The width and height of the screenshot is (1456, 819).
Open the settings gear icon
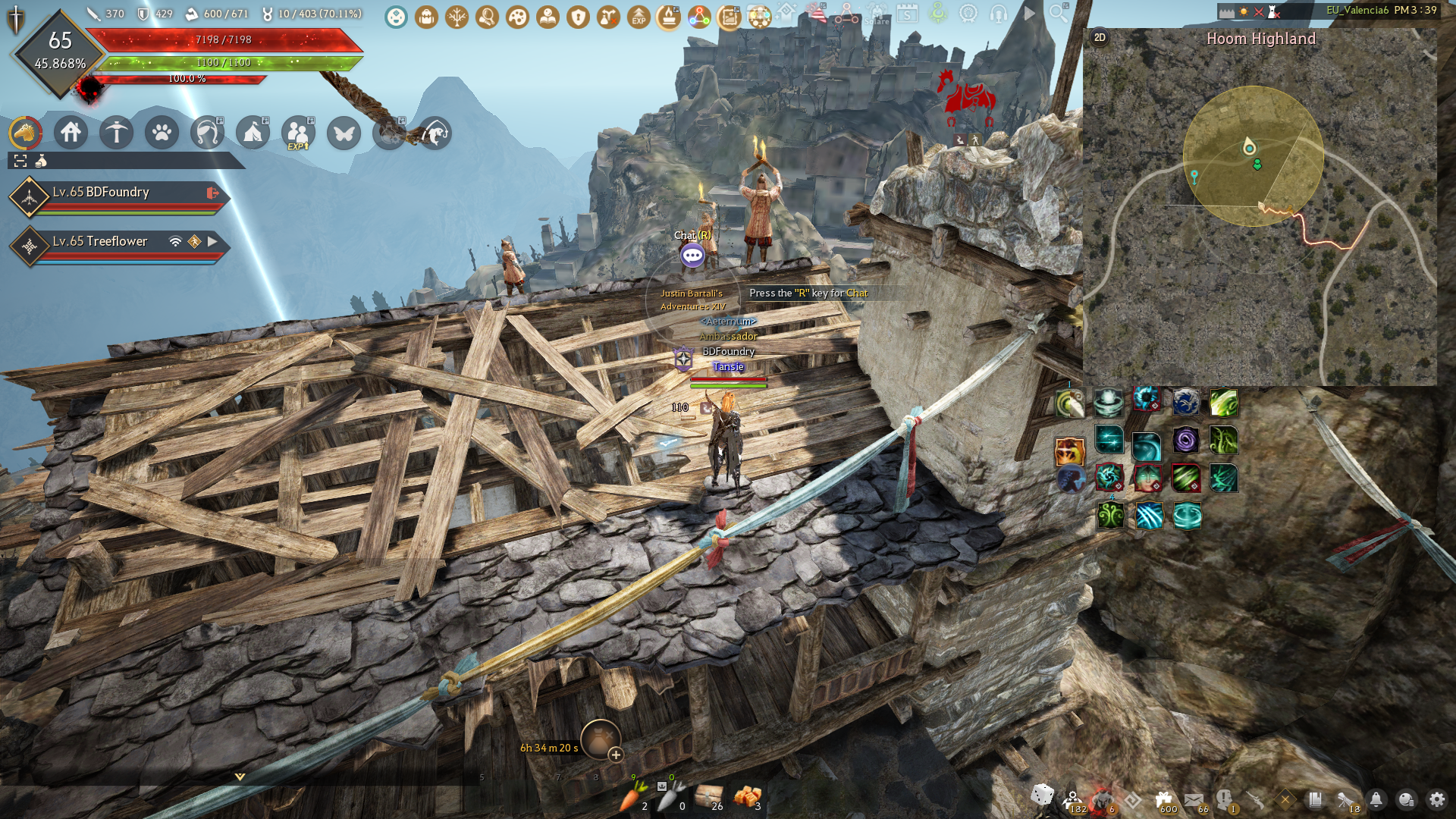coord(1437,799)
